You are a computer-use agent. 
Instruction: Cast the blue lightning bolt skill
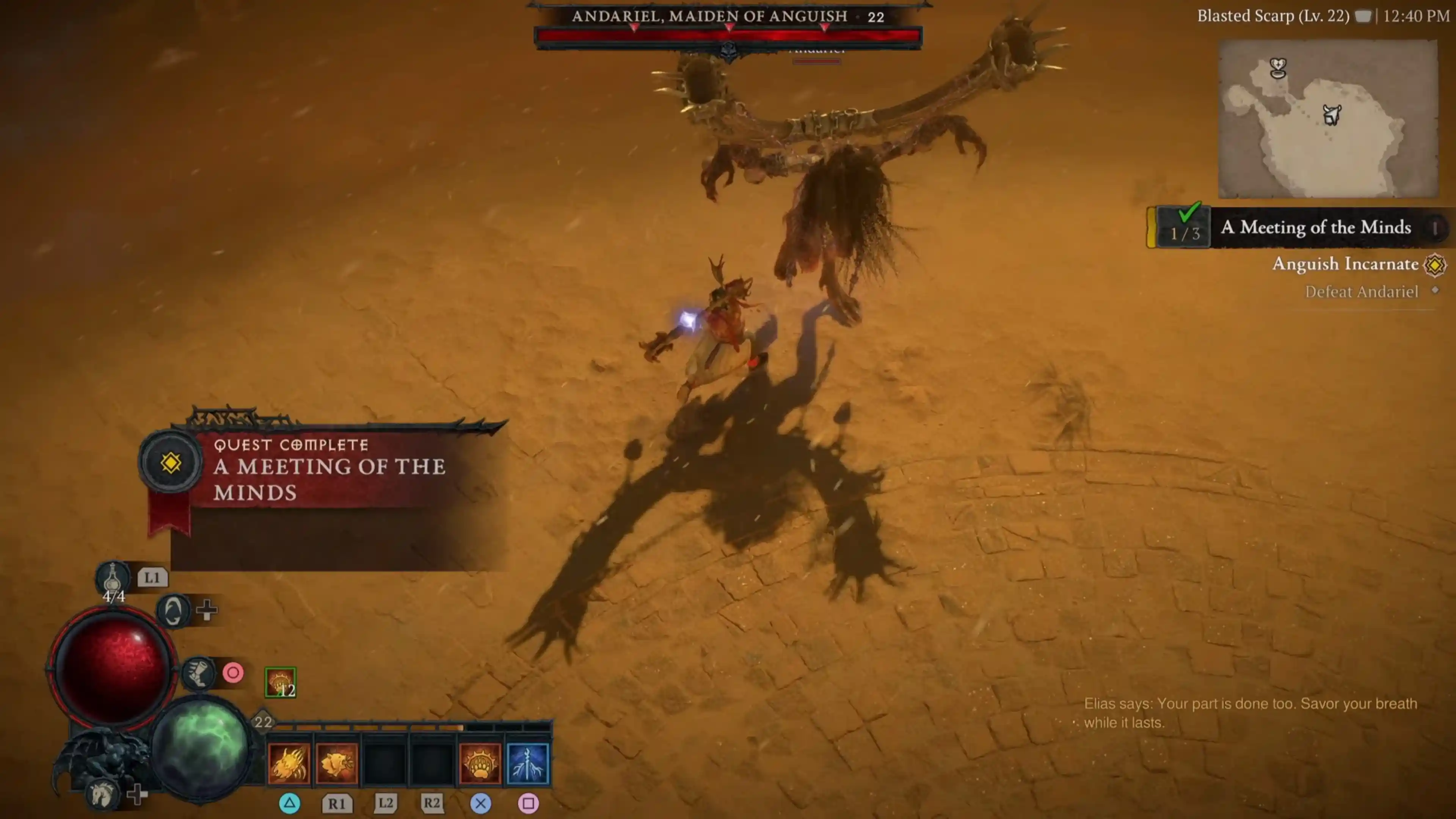click(528, 764)
